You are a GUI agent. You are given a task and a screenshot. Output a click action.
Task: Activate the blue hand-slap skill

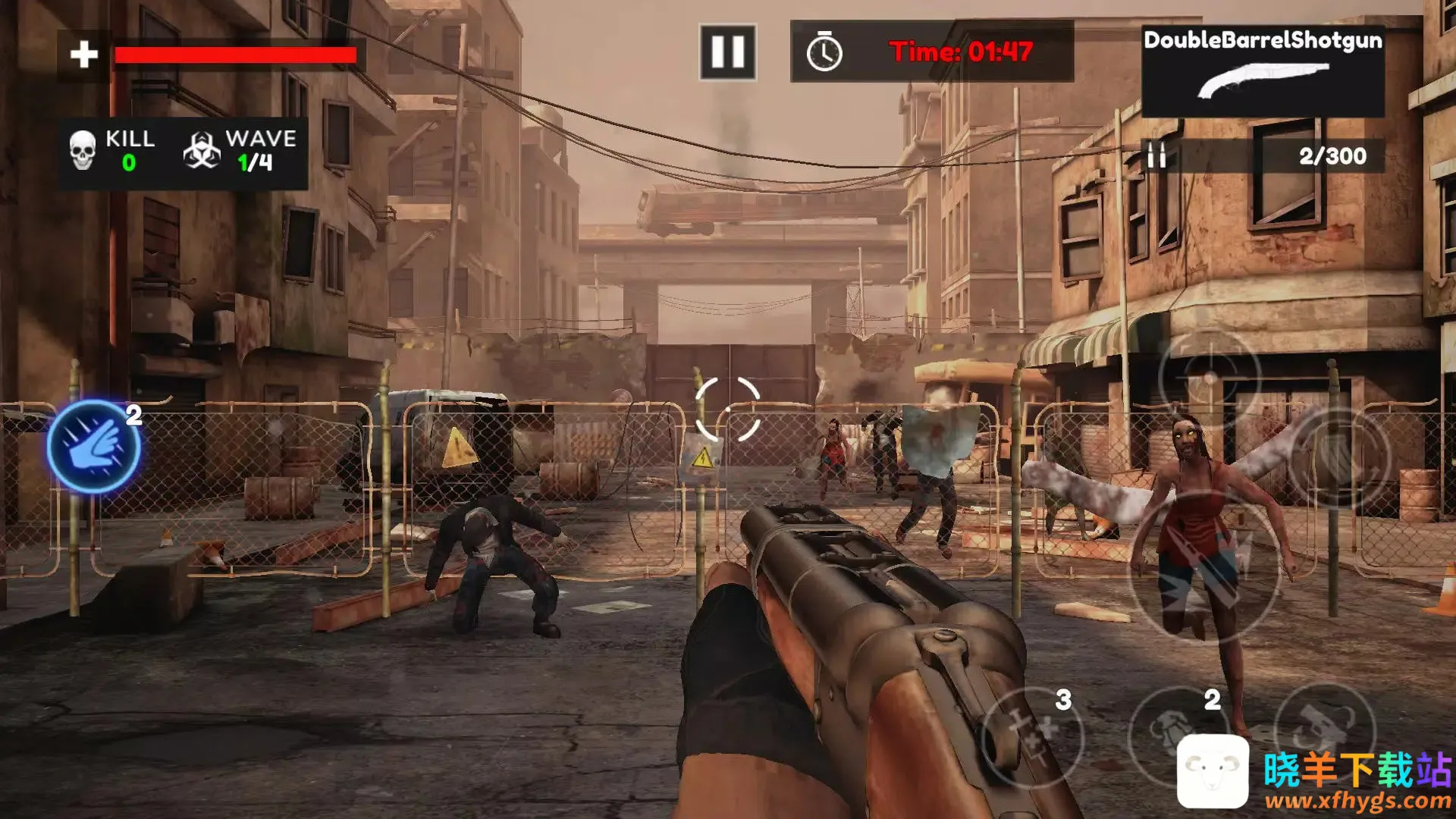(x=94, y=447)
